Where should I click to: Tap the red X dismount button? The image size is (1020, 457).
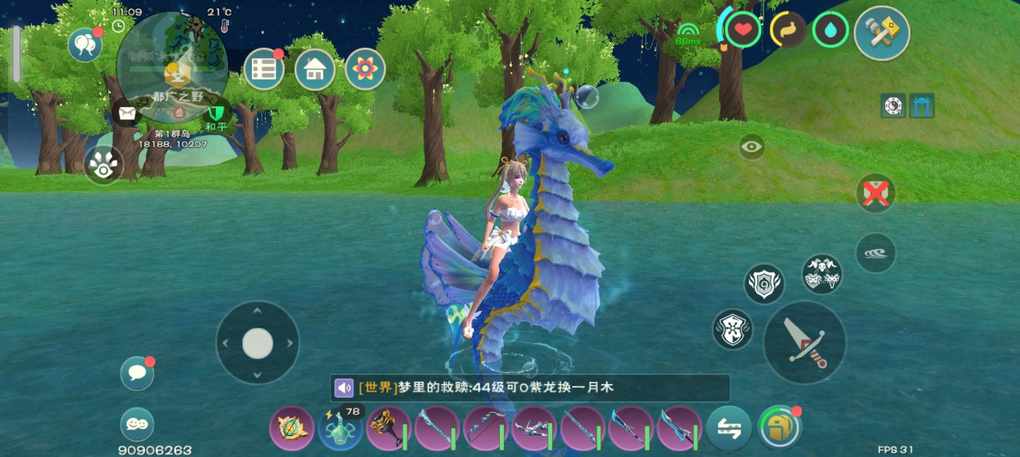[876, 193]
